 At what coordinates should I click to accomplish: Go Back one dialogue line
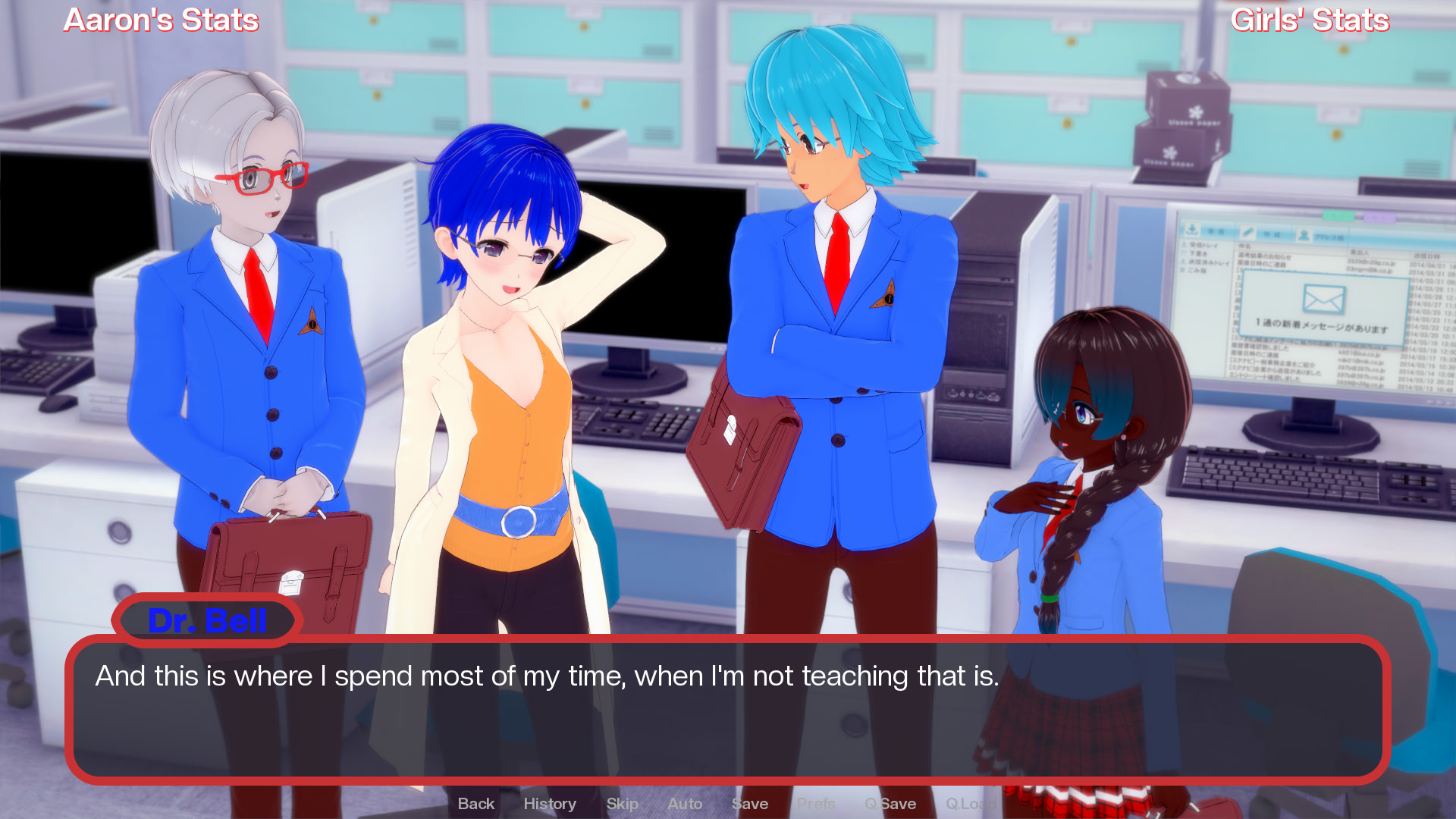tap(475, 804)
